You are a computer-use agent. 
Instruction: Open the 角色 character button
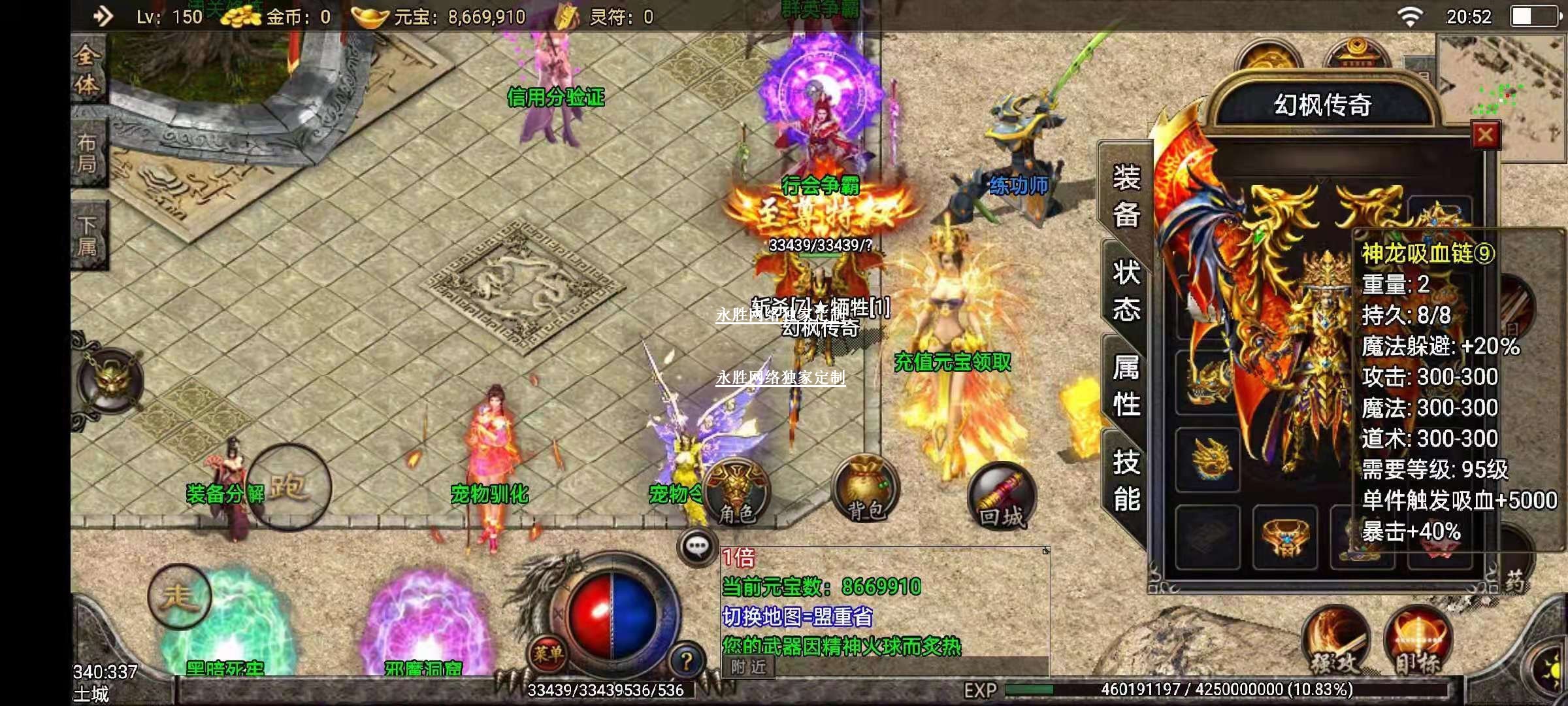(737, 494)
